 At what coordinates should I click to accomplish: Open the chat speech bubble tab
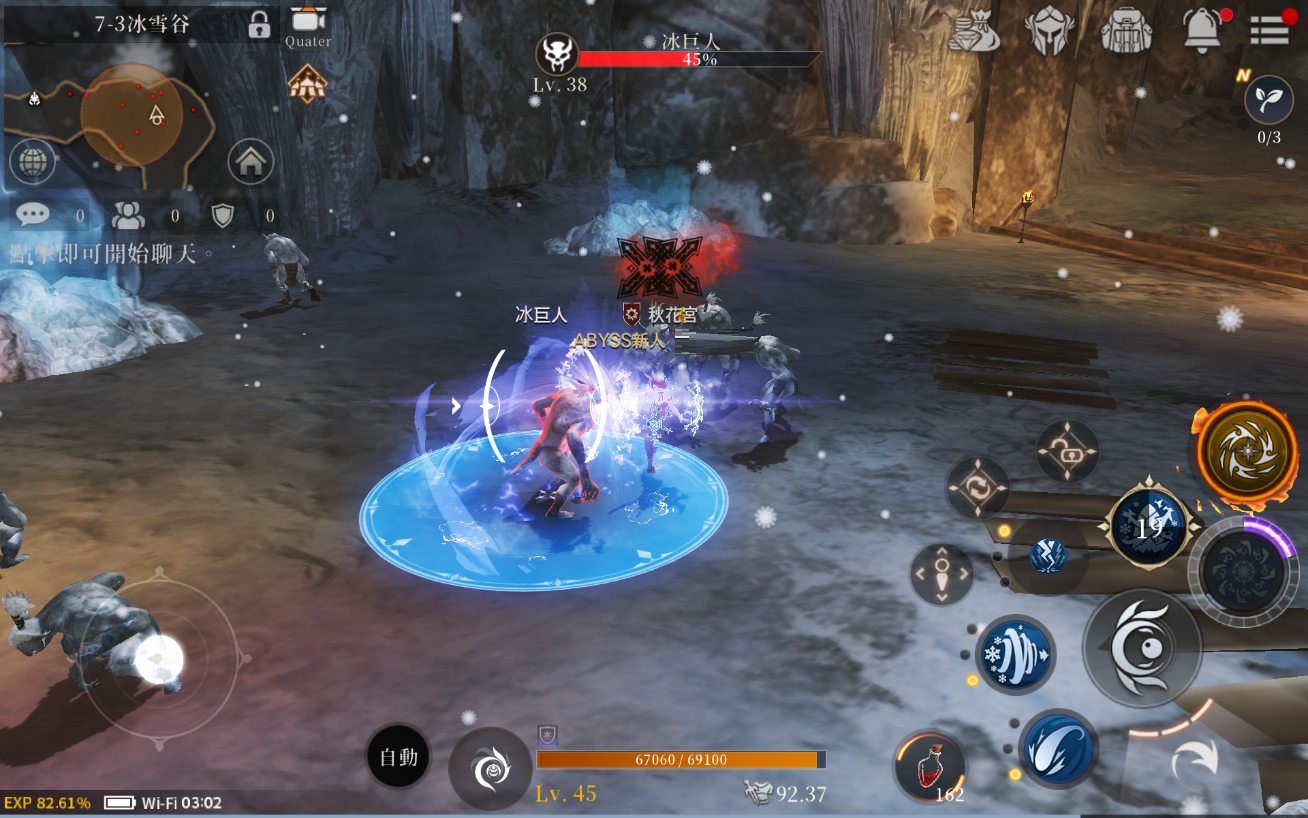[x=32, y=214]
